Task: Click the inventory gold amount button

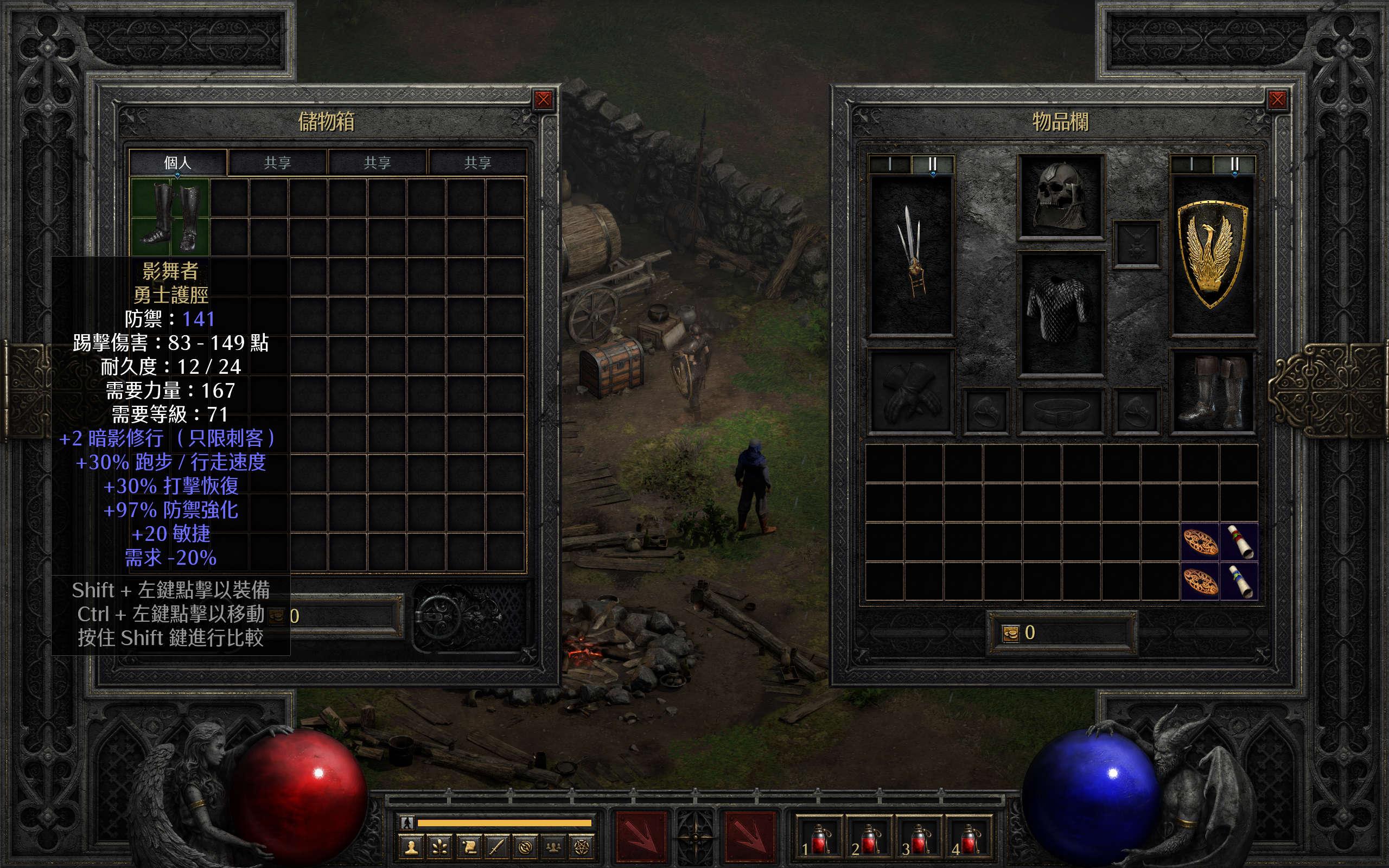Action: click(x=1011, y=633)
